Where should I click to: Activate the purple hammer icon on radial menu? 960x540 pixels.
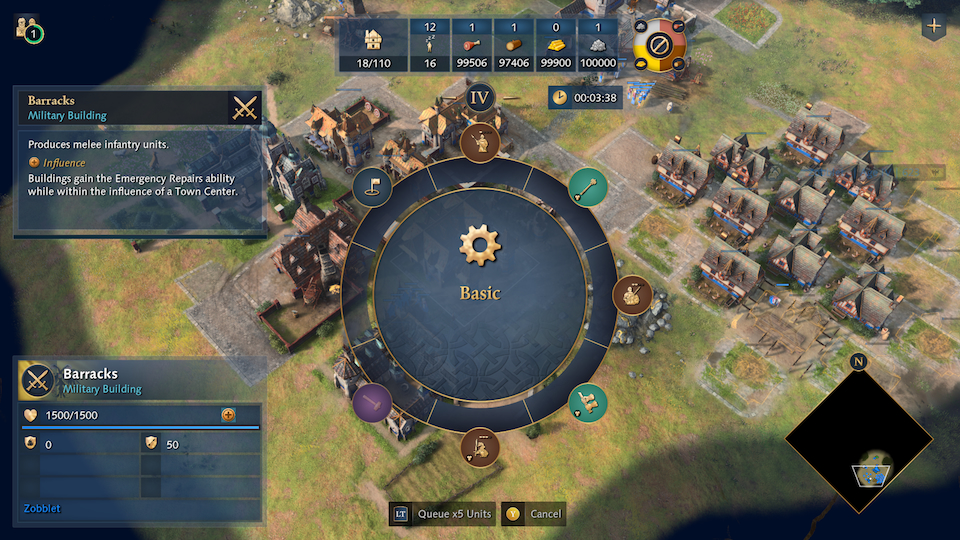[372, 402]
